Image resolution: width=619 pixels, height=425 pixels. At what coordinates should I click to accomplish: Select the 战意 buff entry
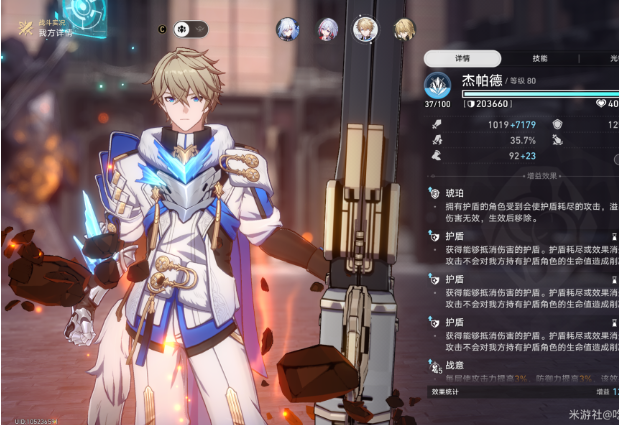pos(455,366)
